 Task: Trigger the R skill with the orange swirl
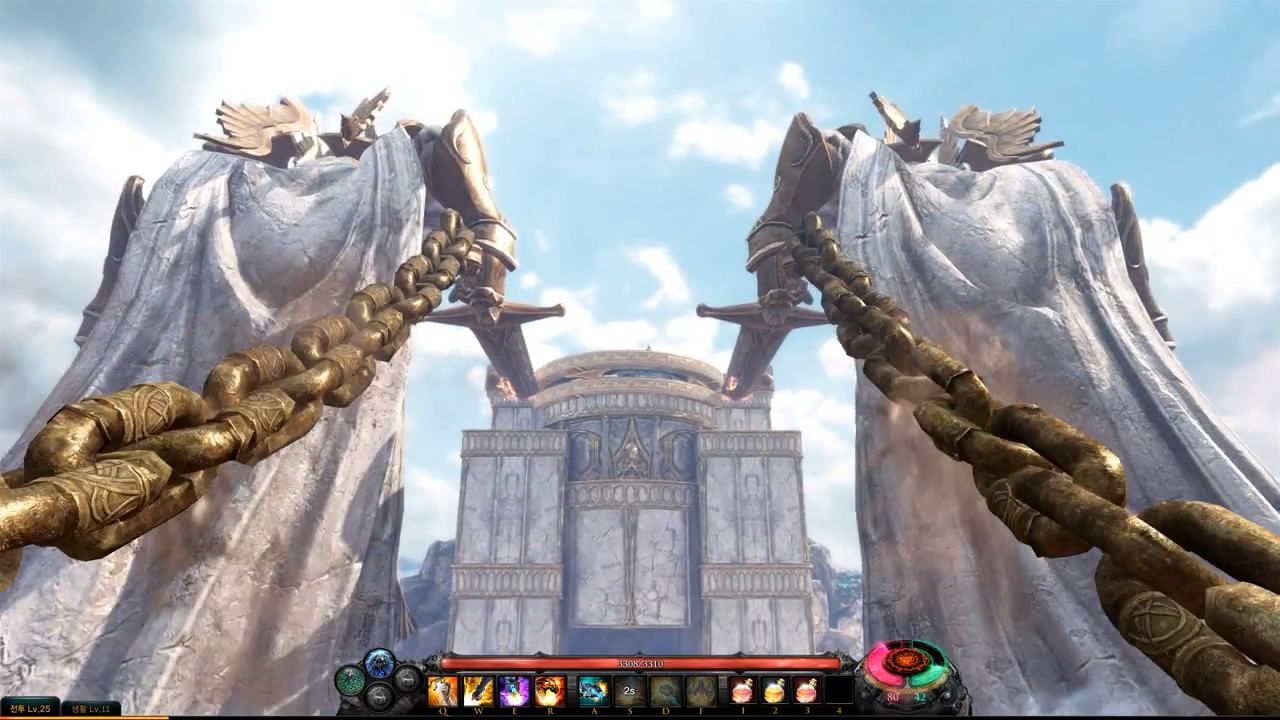click(550, 691)
